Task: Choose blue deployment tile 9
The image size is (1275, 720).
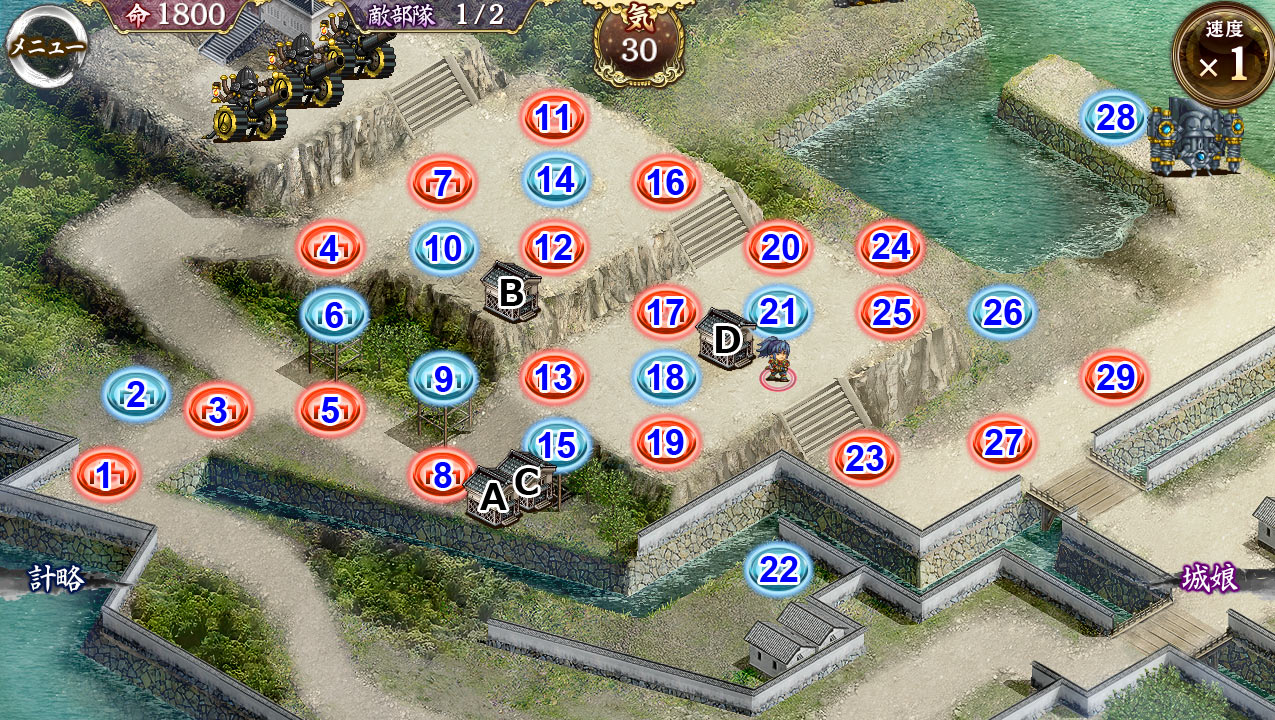Action: 443,379
